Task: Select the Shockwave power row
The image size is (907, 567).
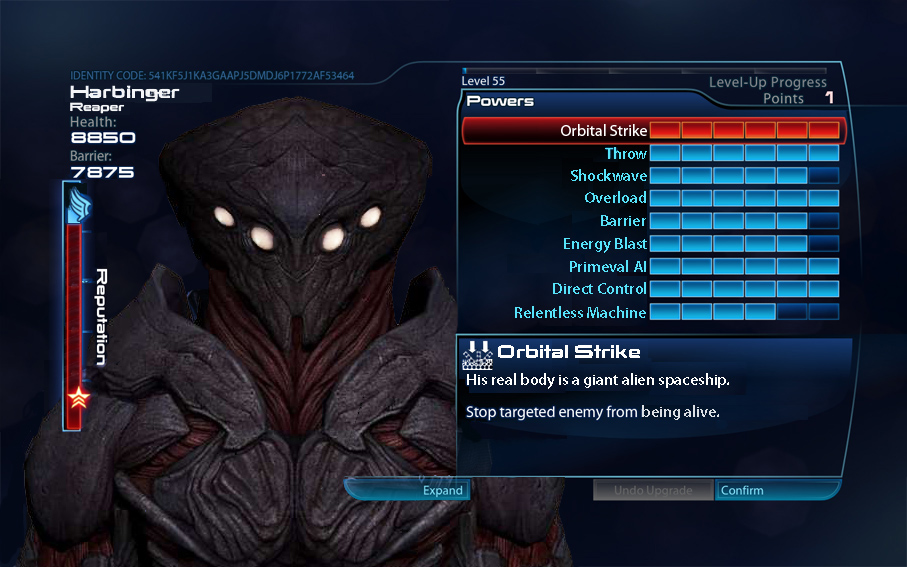Action: [x=608, y=176]
